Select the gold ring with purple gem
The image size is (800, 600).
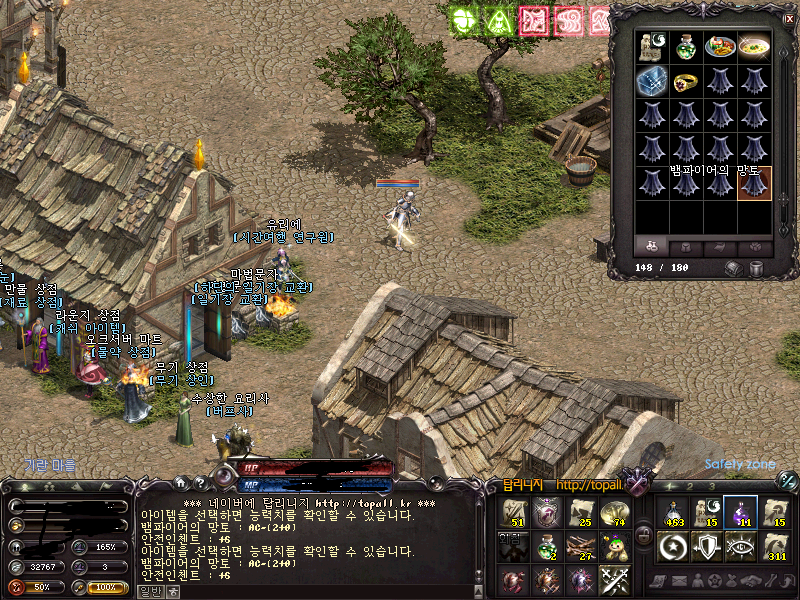(x=687, y=81)
